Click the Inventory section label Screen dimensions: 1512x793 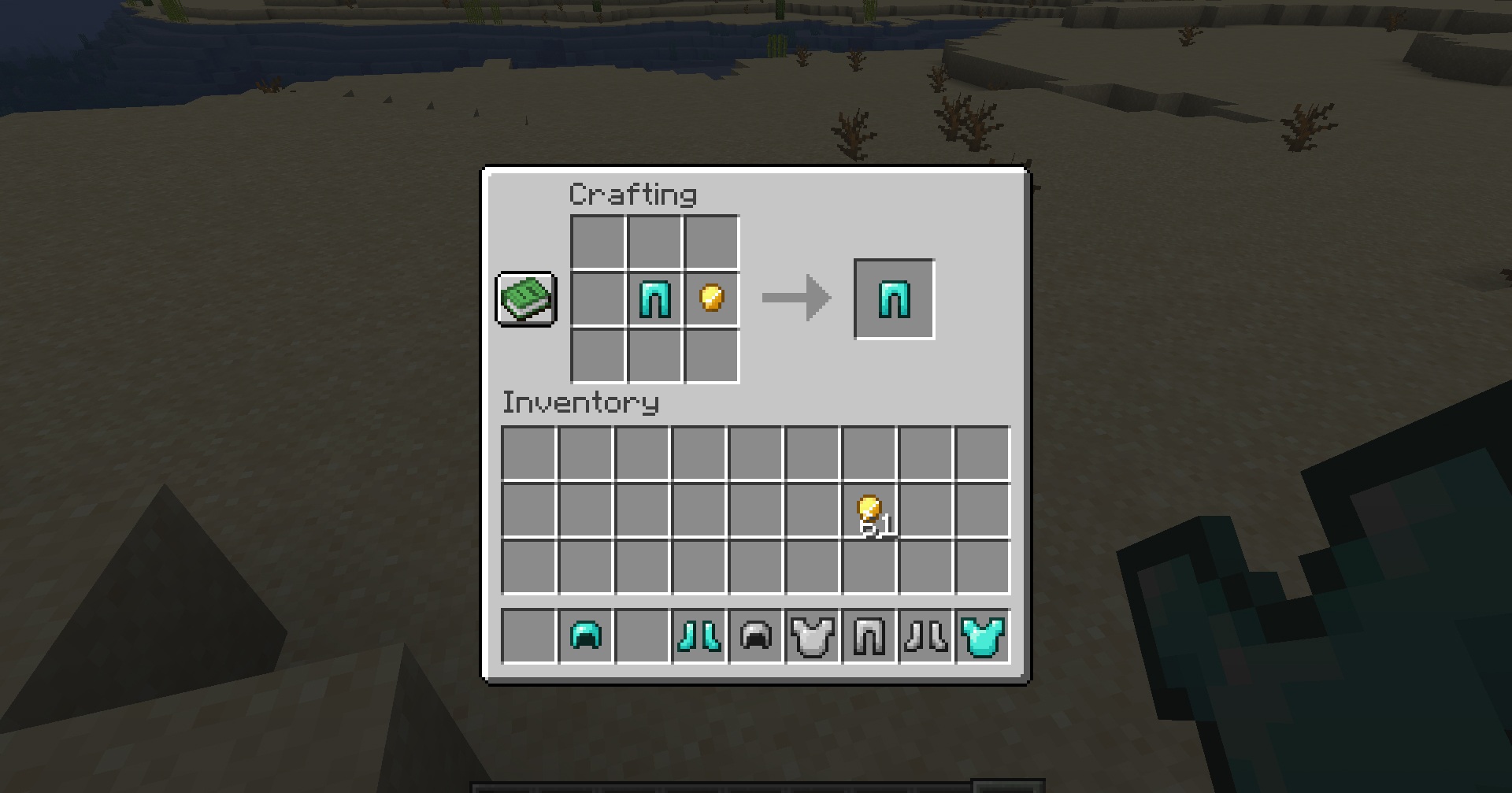[x=581, y=402]
